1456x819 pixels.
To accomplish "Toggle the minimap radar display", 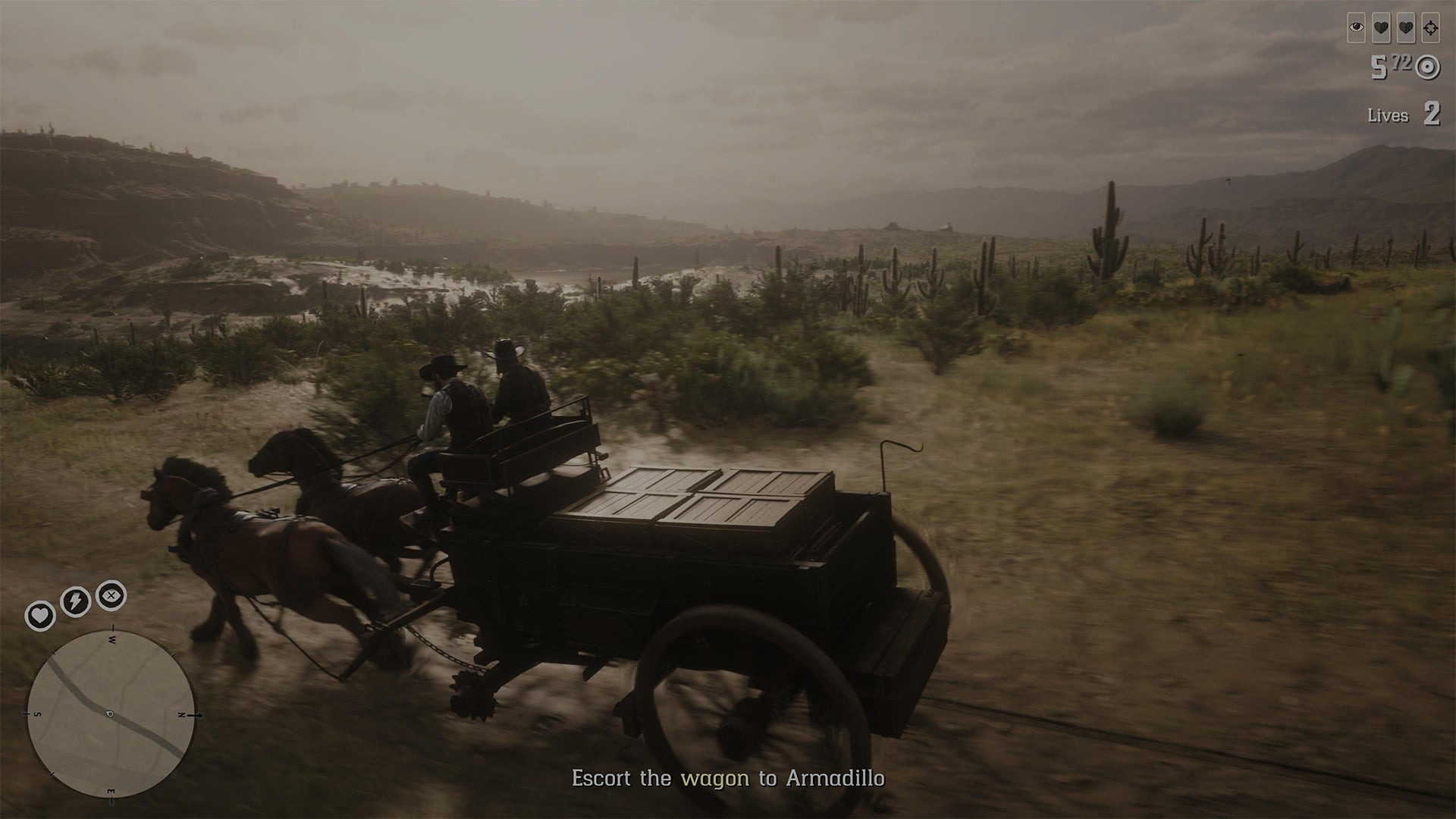I will point(114,713).
